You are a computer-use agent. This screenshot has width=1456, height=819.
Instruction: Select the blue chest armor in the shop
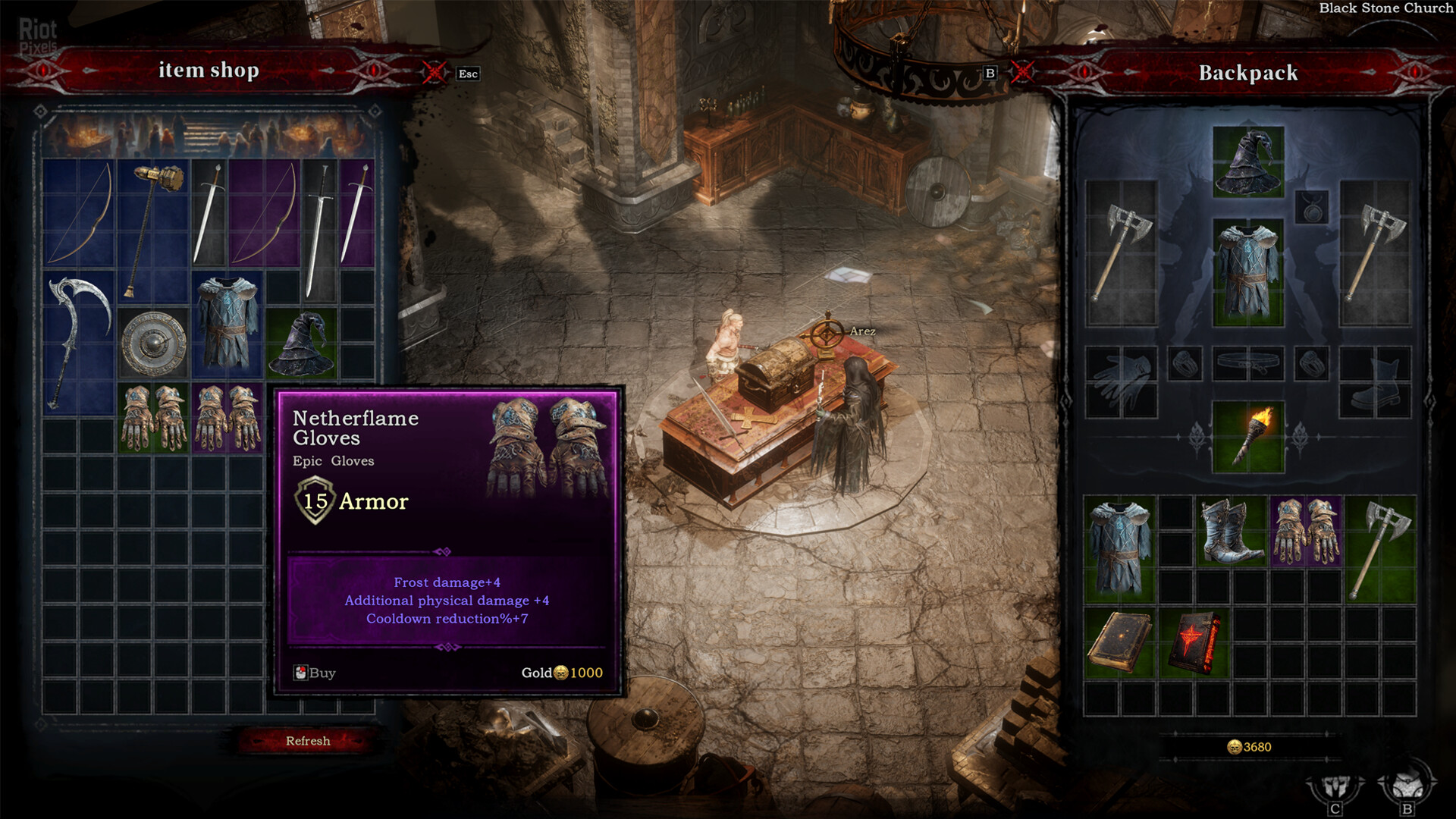tap(227, 326)
